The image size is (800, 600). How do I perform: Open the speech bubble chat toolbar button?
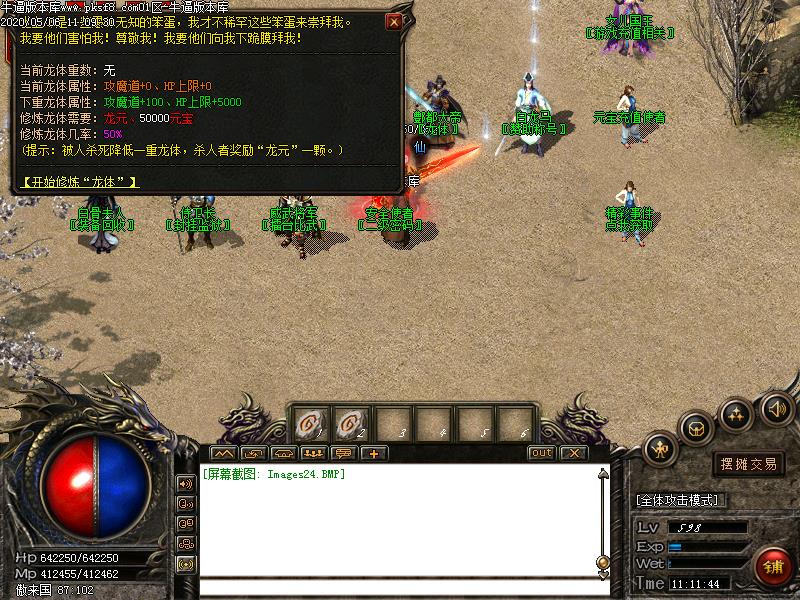[x=345, y=453]
